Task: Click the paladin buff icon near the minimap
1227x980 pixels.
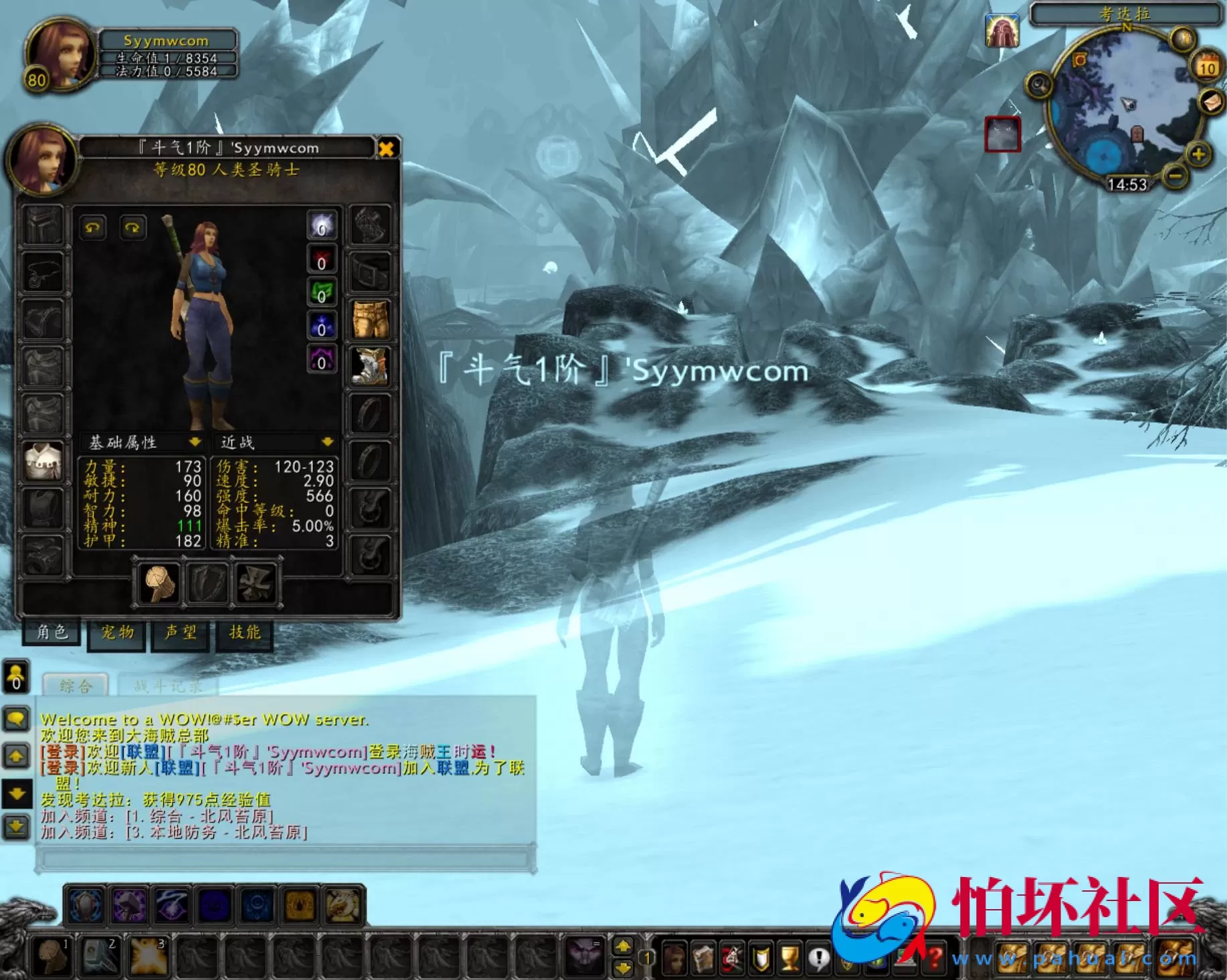Action: pyautogui.click(x=1002, y=31)
